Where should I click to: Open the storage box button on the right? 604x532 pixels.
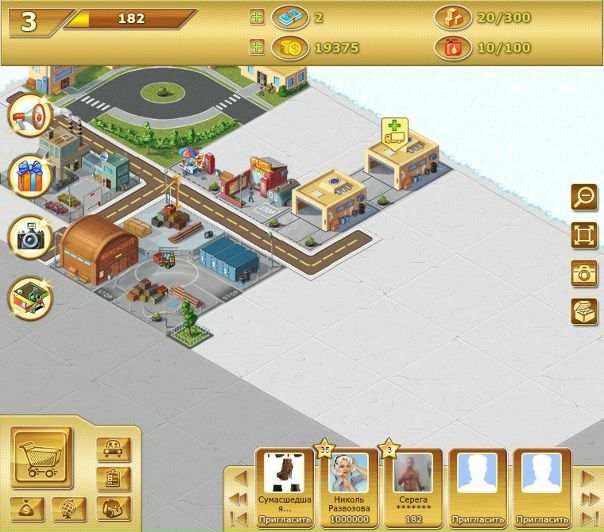coord(583,311)
